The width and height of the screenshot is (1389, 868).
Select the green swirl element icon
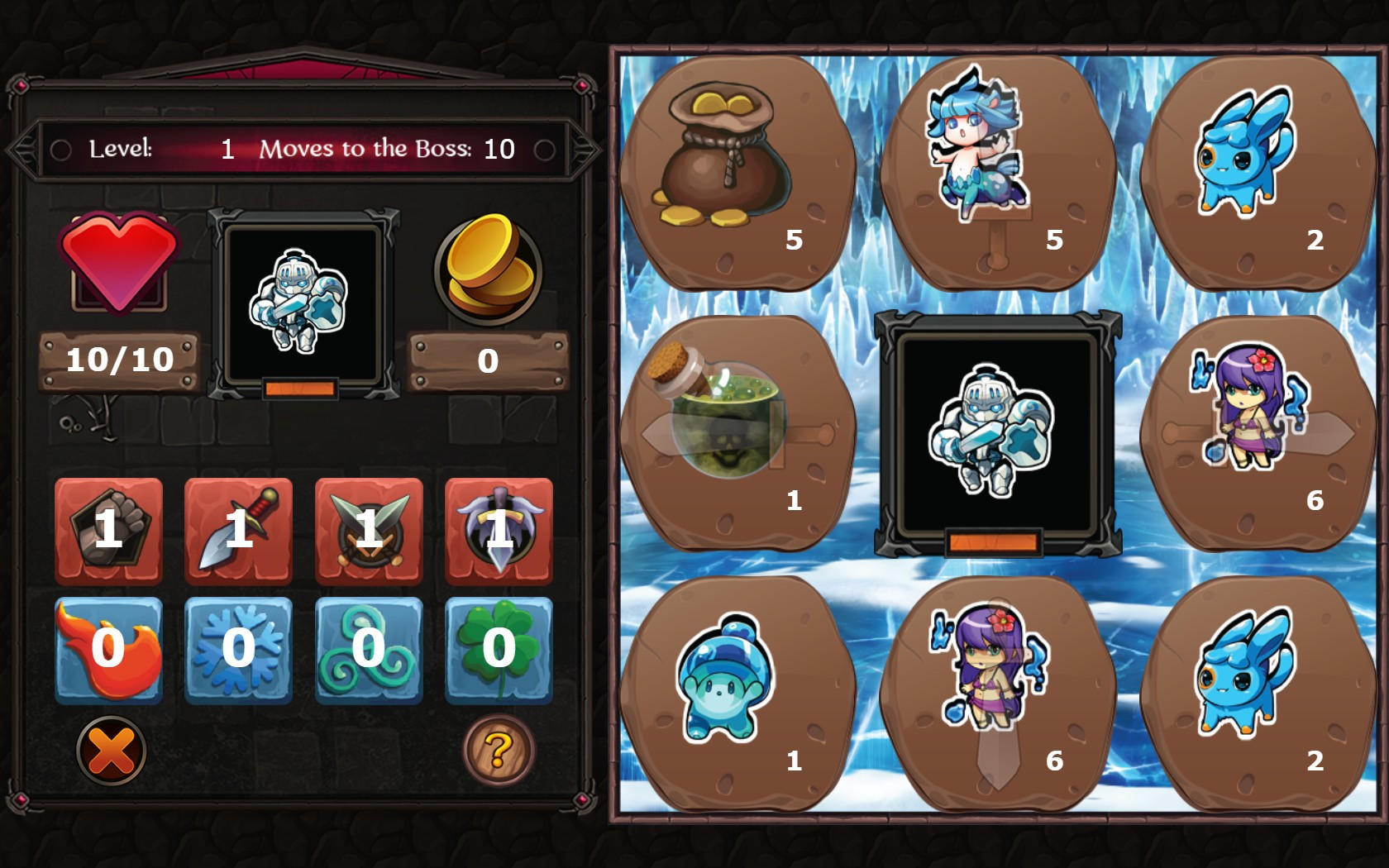pos(369,651)
